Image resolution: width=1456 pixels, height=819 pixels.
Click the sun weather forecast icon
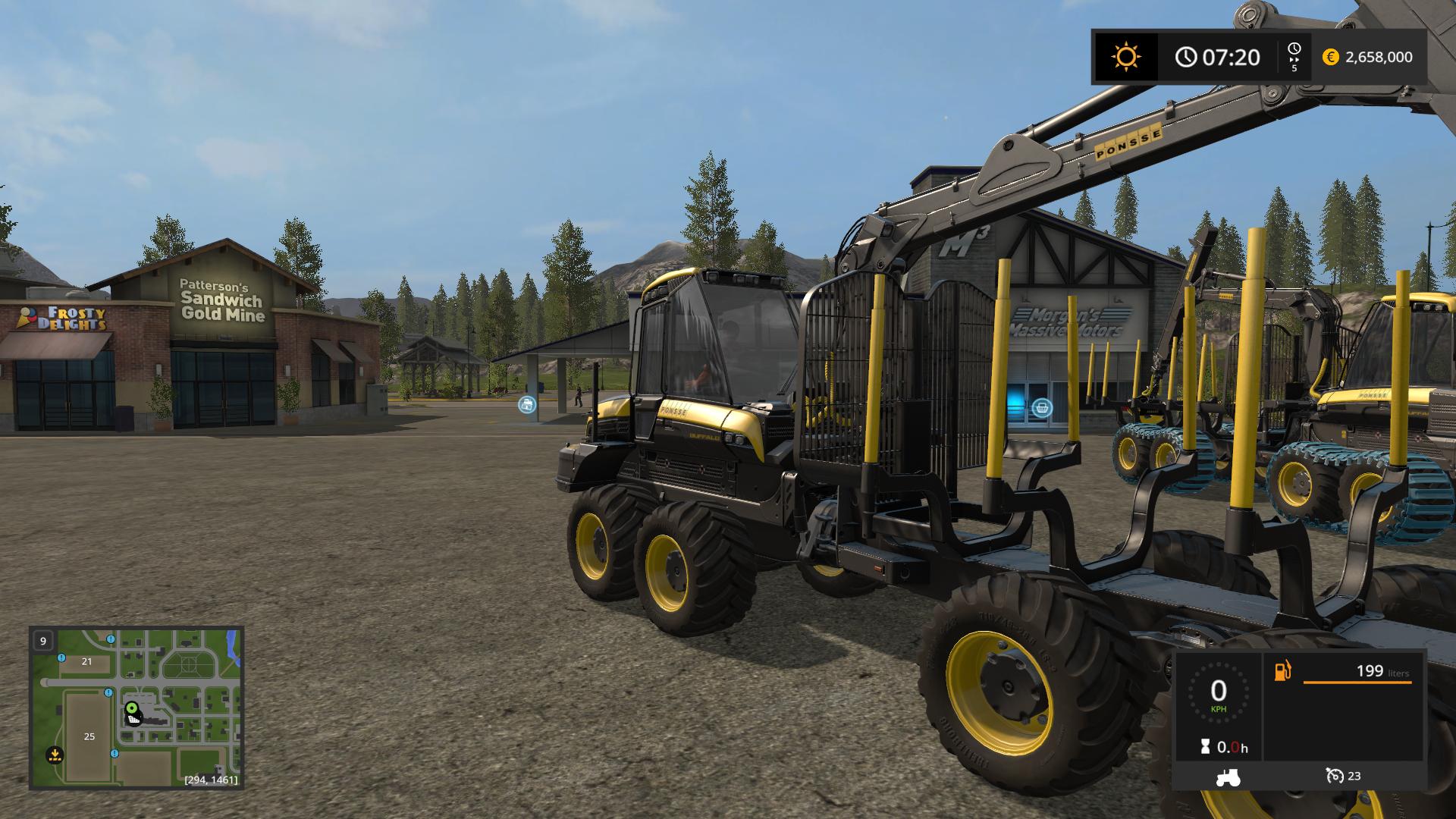[x=1125, y=57]
